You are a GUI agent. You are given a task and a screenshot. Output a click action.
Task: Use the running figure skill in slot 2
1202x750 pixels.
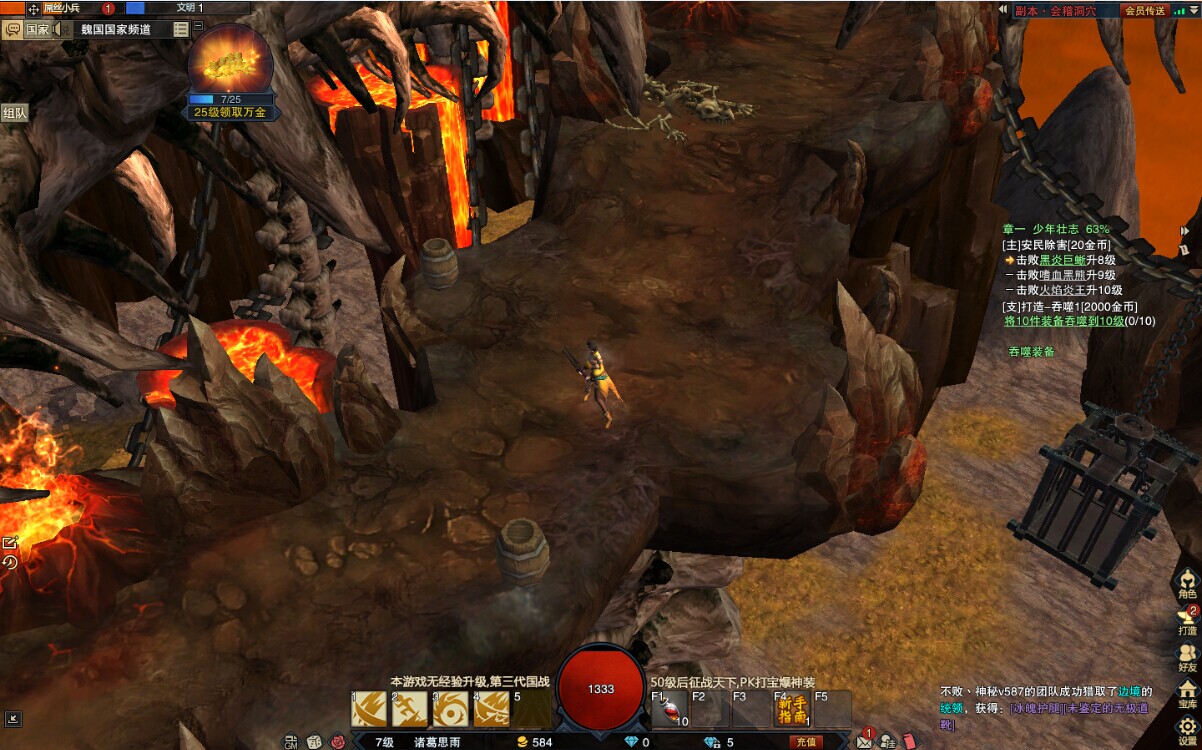coord(410,709)
